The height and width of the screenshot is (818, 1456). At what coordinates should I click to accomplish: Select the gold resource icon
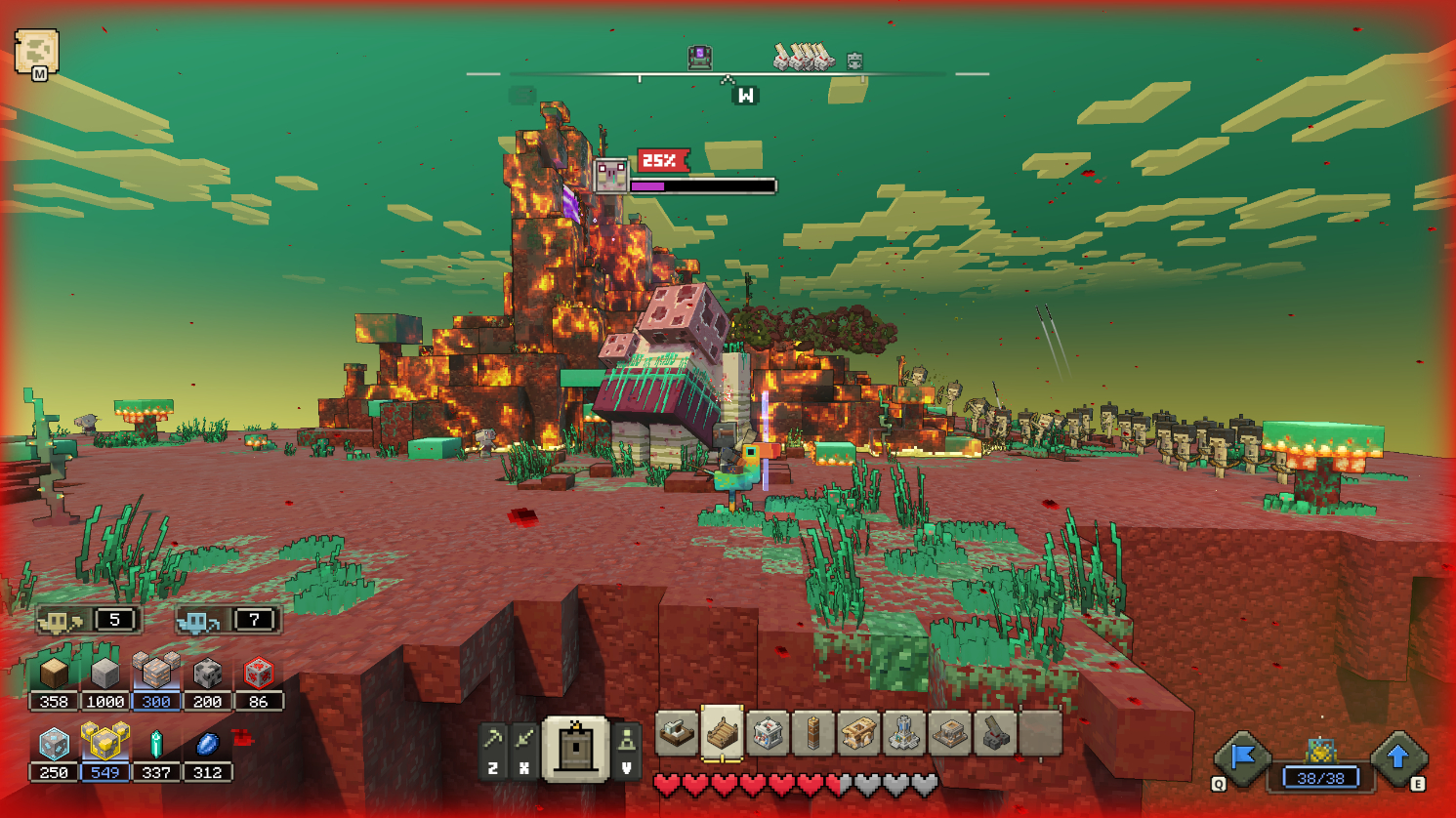tap(104, 744)
